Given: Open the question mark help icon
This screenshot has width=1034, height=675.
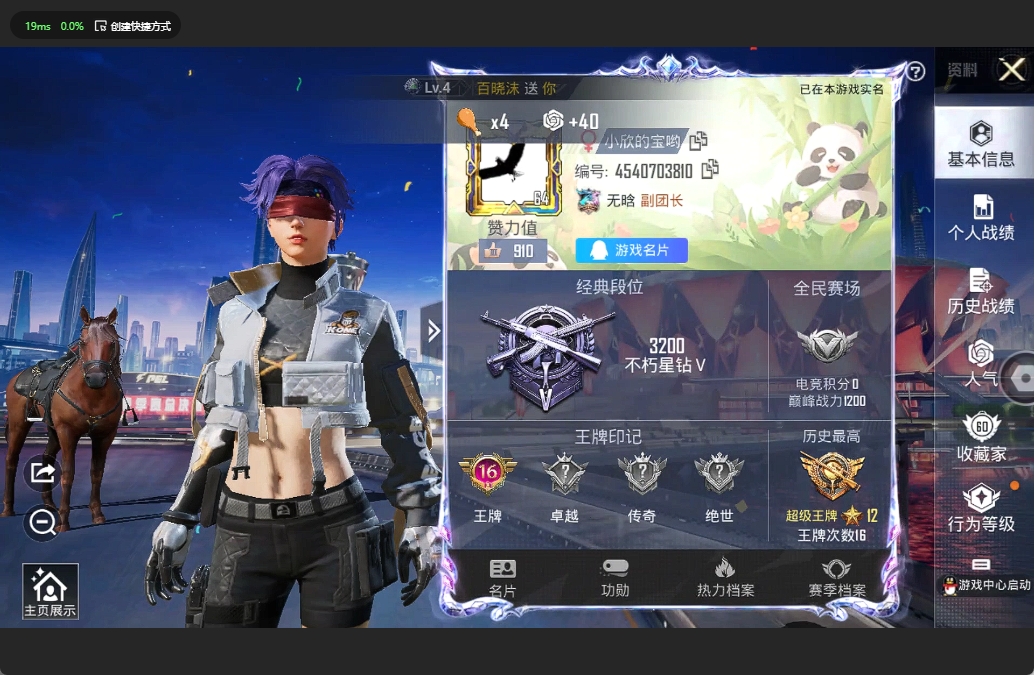Looking at the screenshot, I should [915, 71].
